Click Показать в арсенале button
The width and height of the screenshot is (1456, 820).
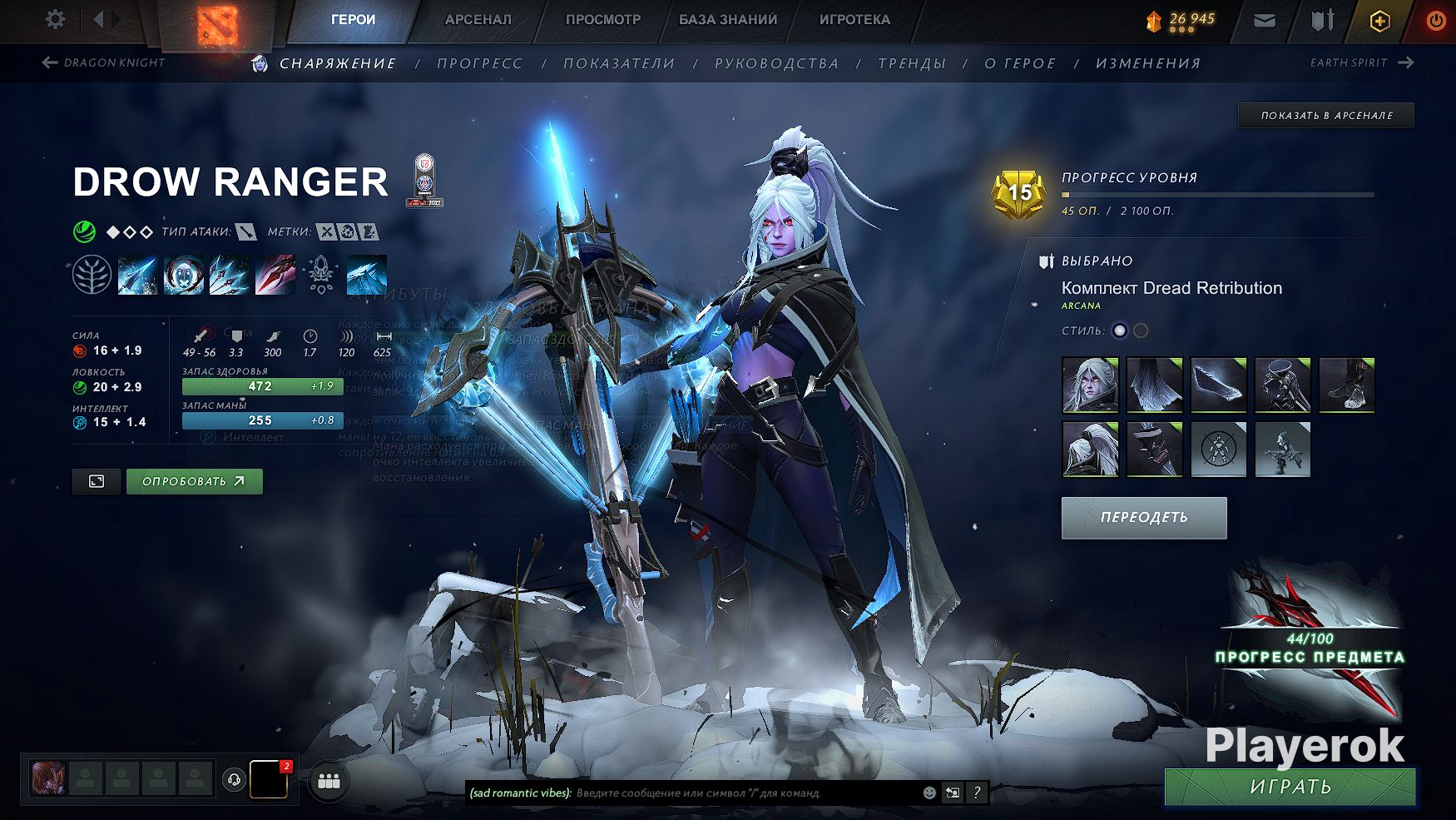[1326, 116]
